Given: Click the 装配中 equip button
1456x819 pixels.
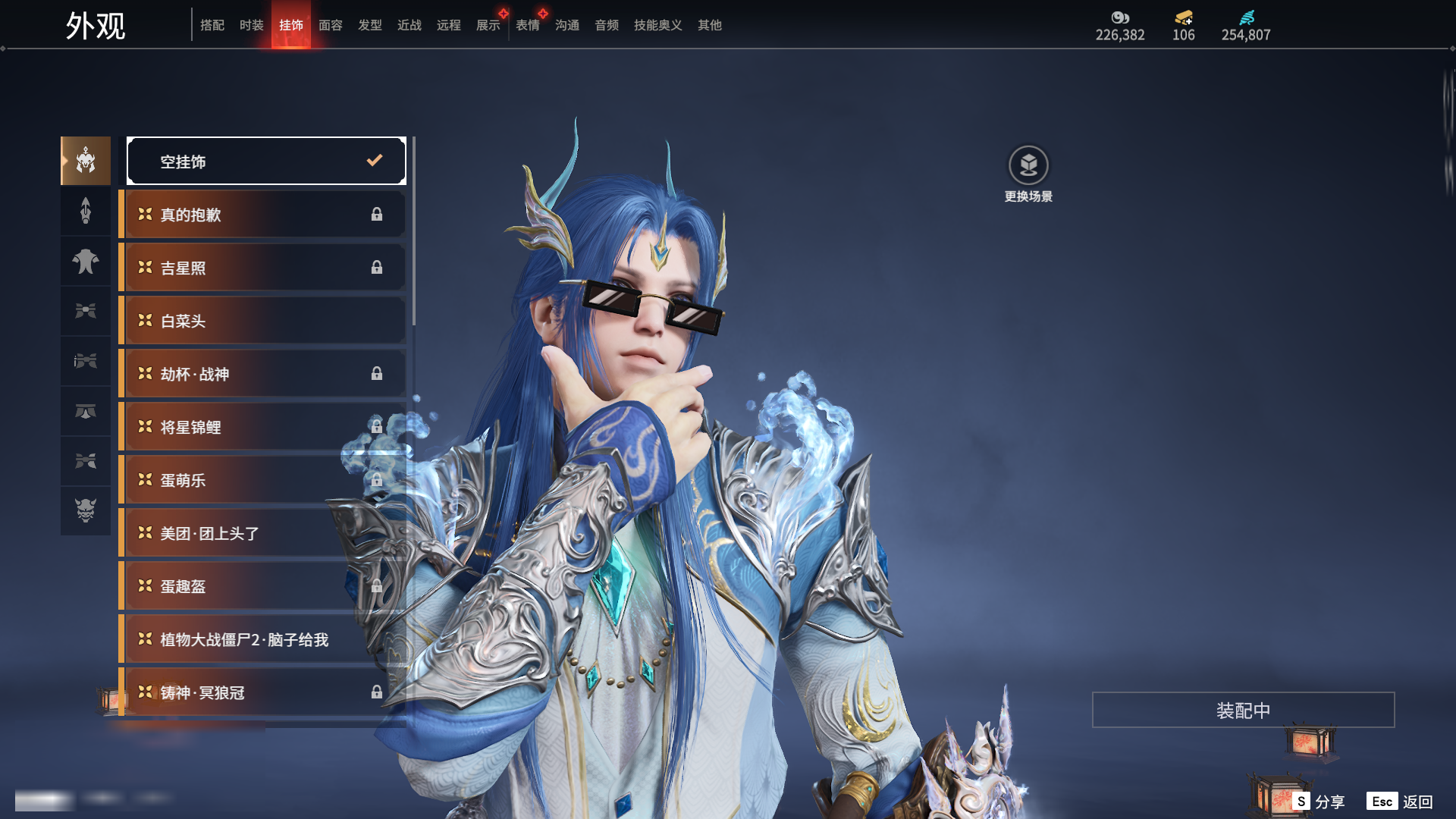Looking at the screenshot, I should point(1243,710).
